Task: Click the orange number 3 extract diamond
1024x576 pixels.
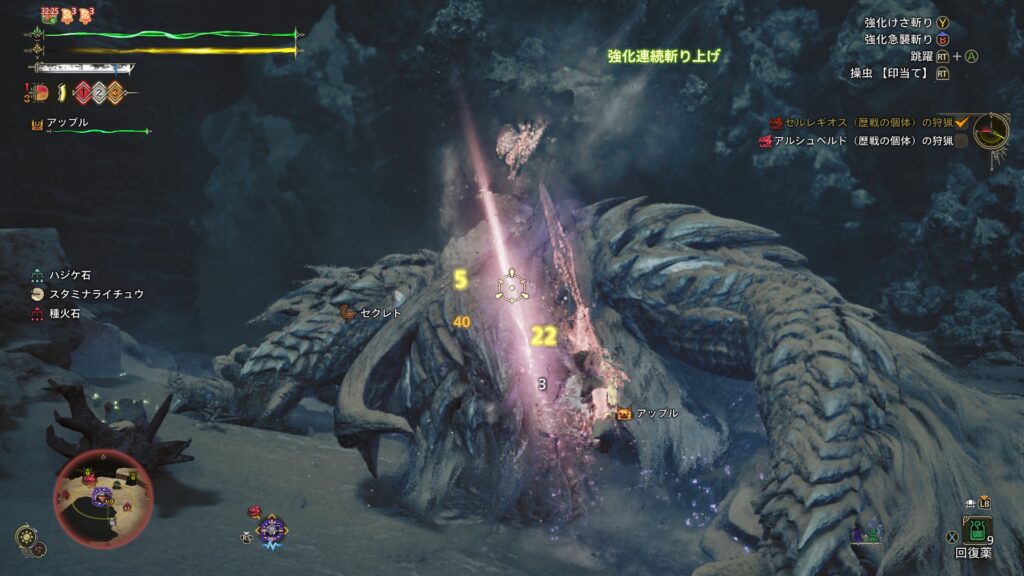Action: (x=116, y=94)
